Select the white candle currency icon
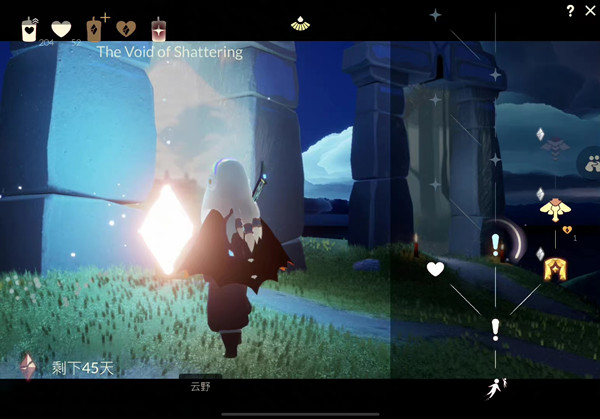This screenshot has height=419, width=600. click(29, 28)
